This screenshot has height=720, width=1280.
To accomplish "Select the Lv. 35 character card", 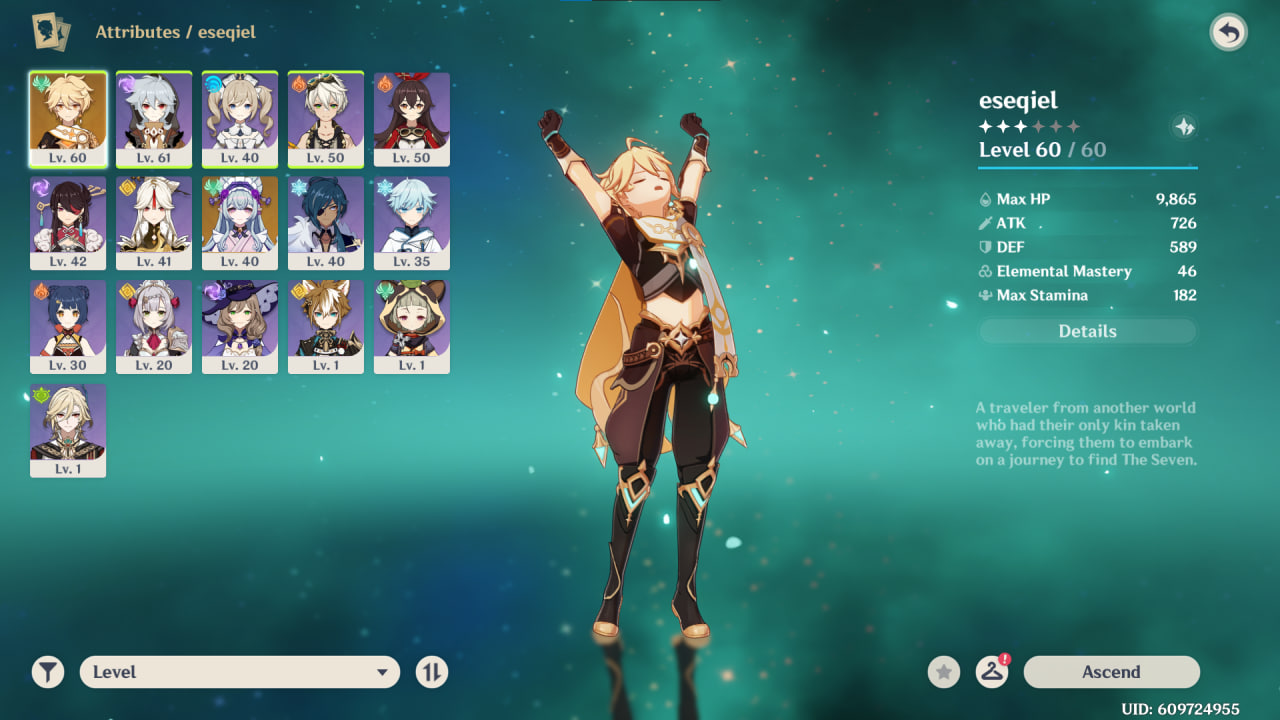I will point(412,223).
